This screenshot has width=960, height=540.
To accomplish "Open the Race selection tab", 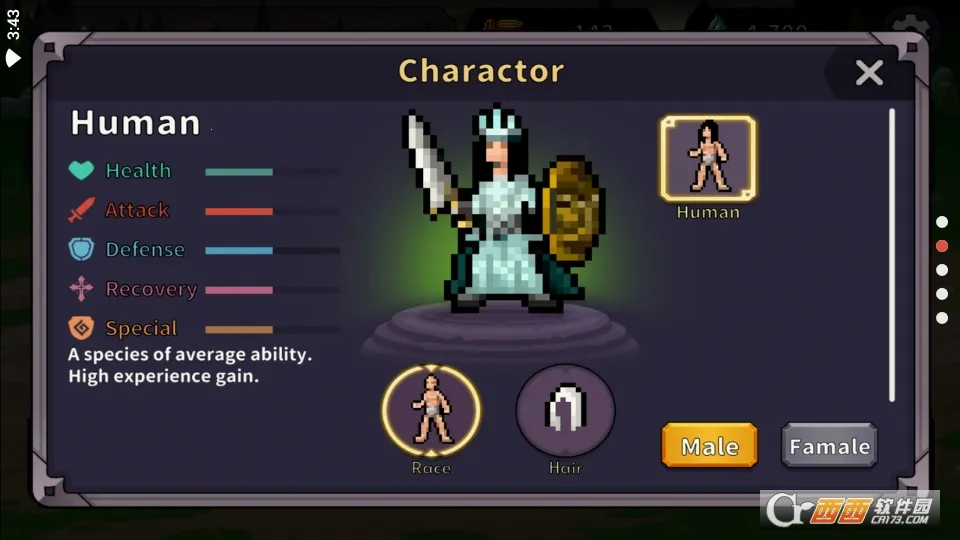I will tap(431, 411).
